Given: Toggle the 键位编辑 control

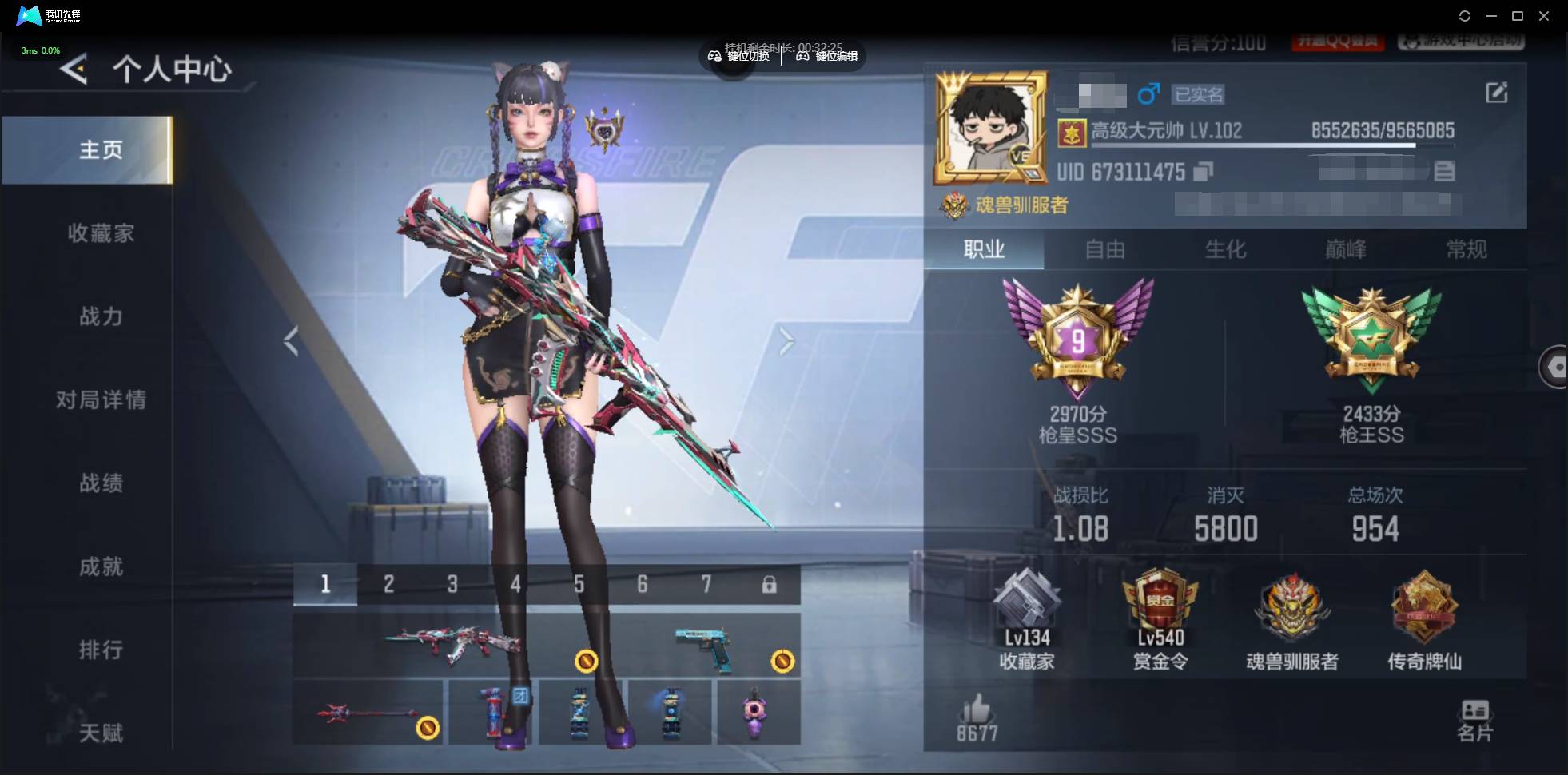Looking at the screenshot, I should (827, 56).
